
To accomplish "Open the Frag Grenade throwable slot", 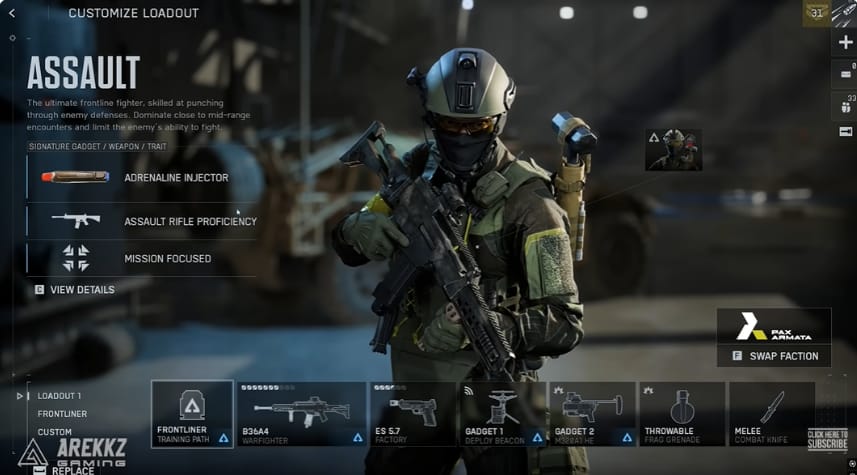I will (x=682, y=413).
